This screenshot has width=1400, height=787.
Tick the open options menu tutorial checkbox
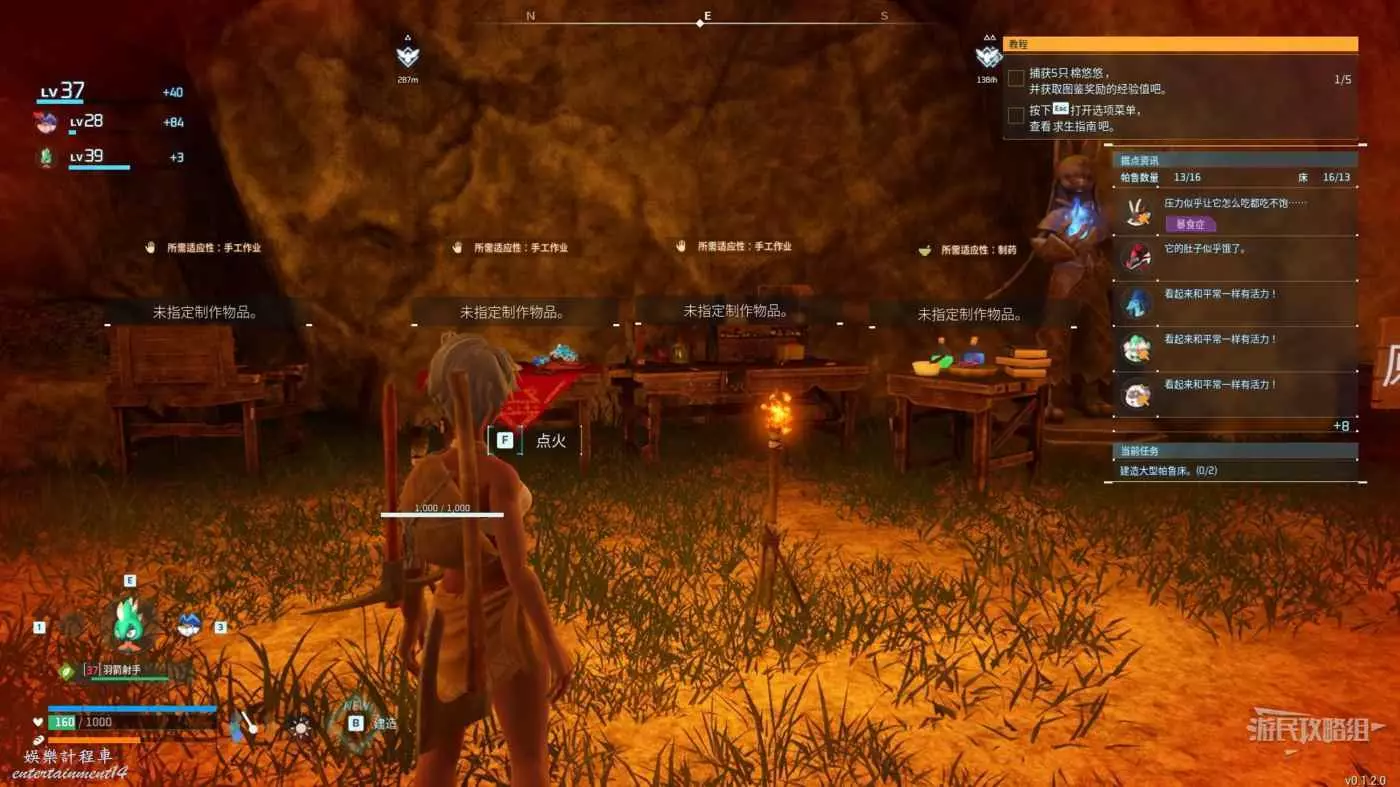[x=1016, y=115]
